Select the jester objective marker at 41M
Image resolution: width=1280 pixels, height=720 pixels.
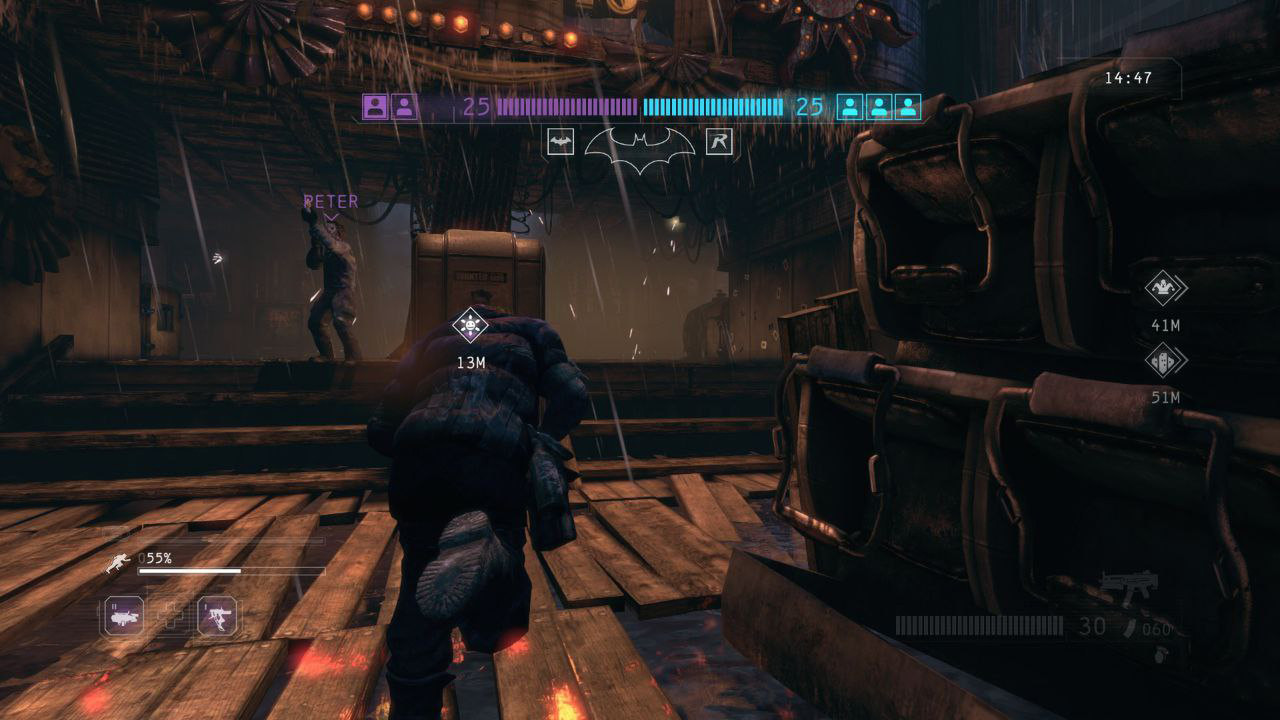[x=1165, y=288]
